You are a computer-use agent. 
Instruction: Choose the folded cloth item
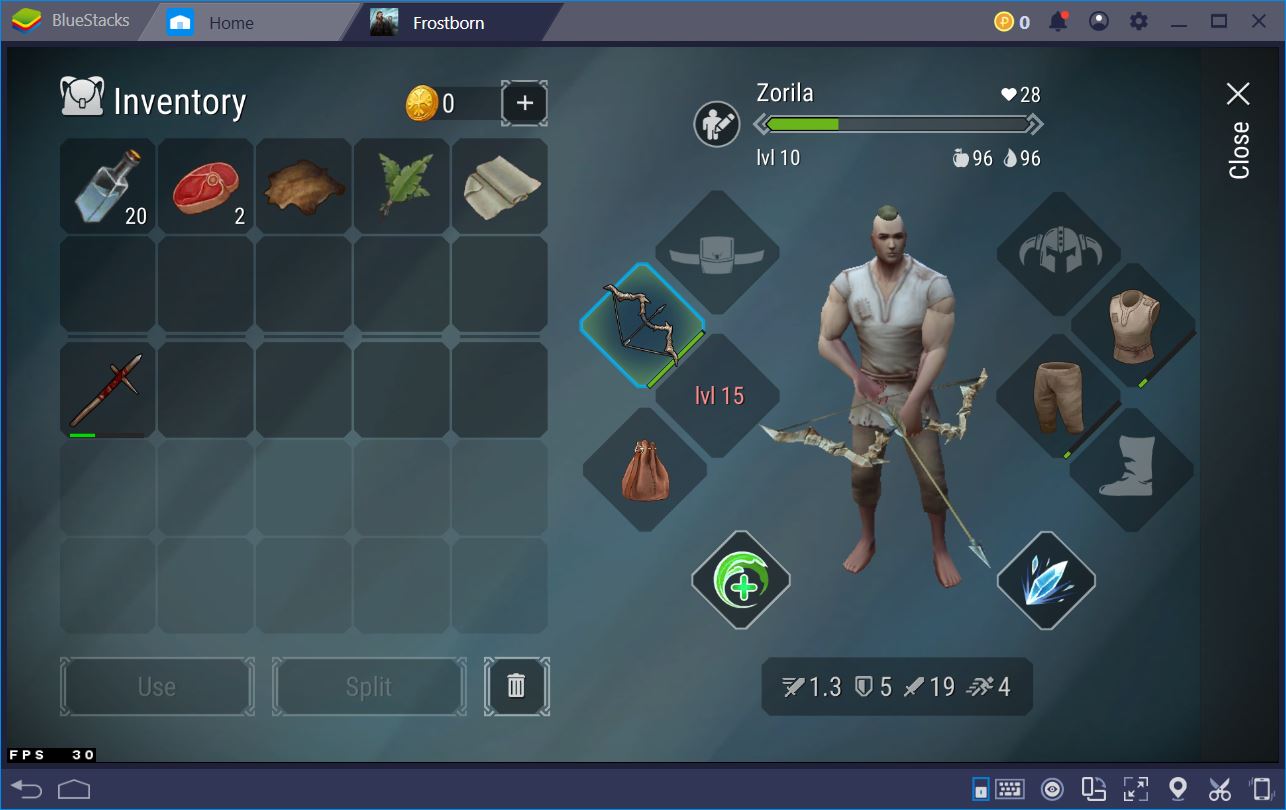pyautogui.click(x=500, y=186)
